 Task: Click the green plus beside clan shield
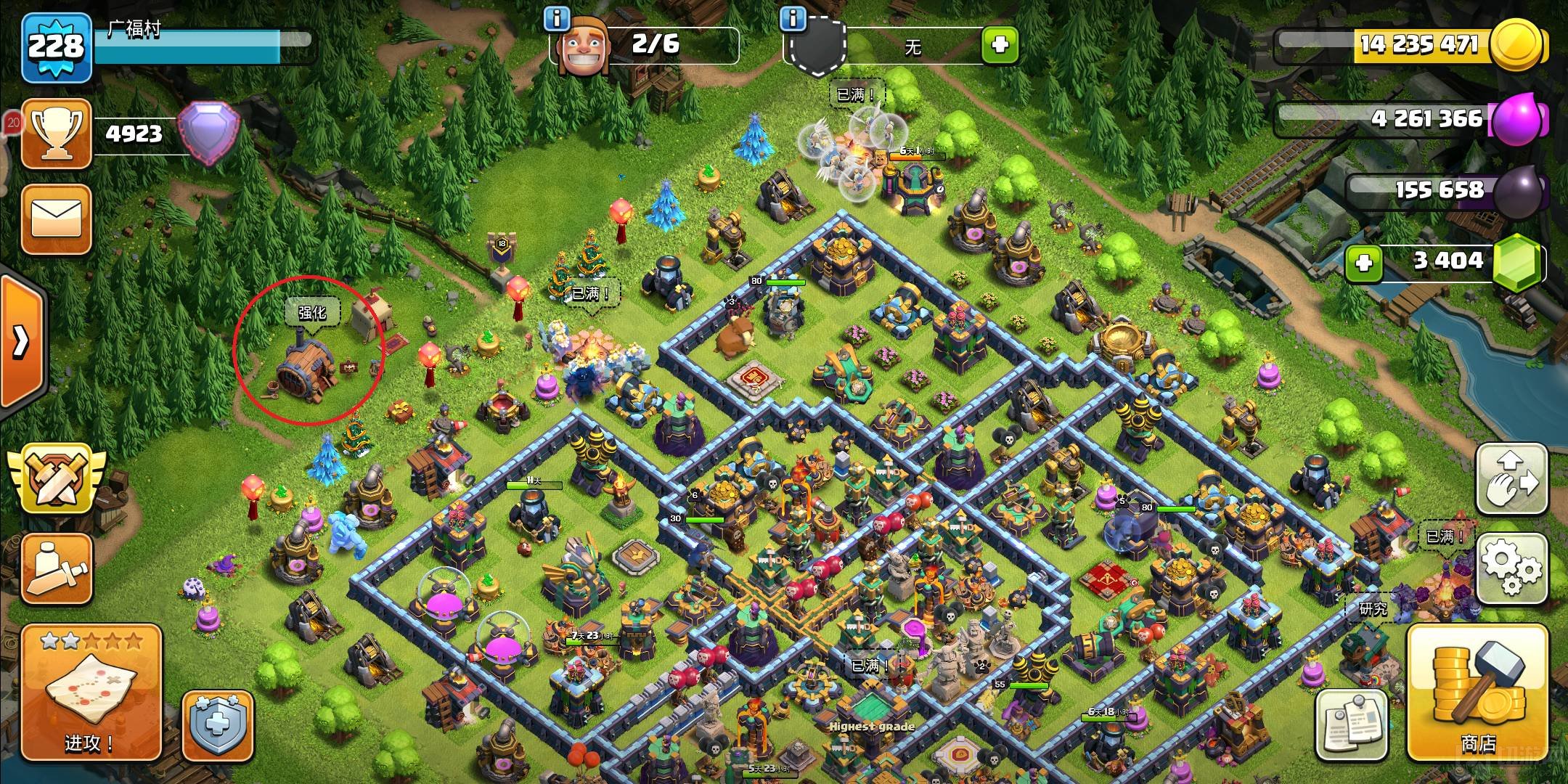point(1000,45)
